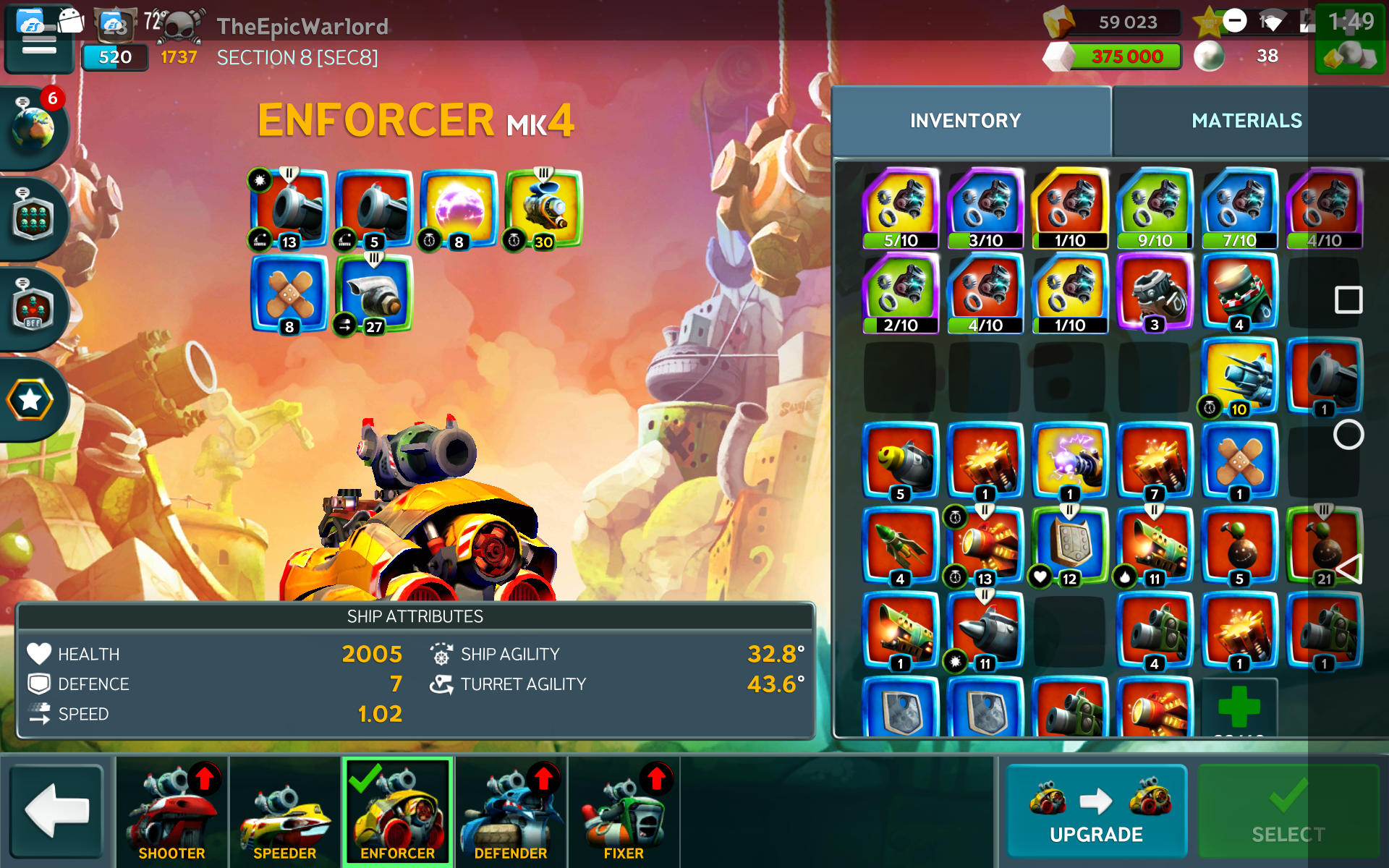
Task: Select the Defender ship
Action: click(x=511, y=811)
